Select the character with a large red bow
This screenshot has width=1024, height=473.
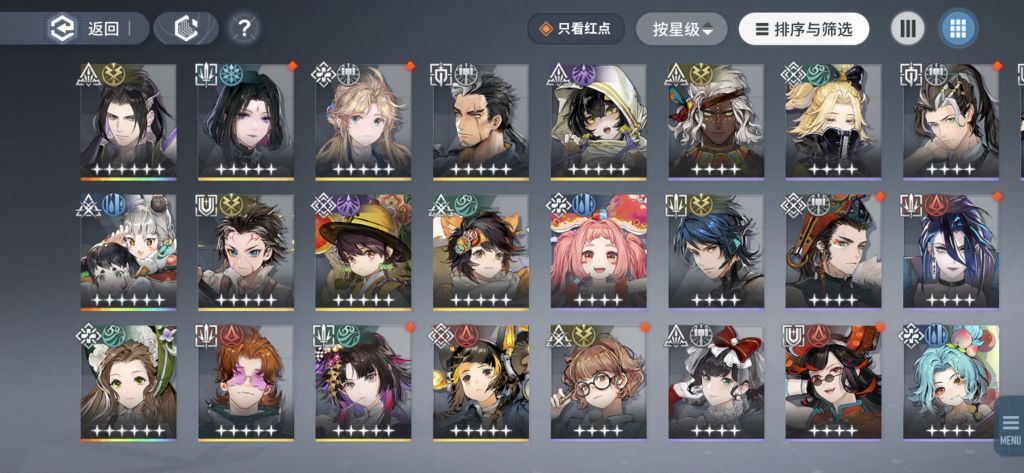point(716,383)
